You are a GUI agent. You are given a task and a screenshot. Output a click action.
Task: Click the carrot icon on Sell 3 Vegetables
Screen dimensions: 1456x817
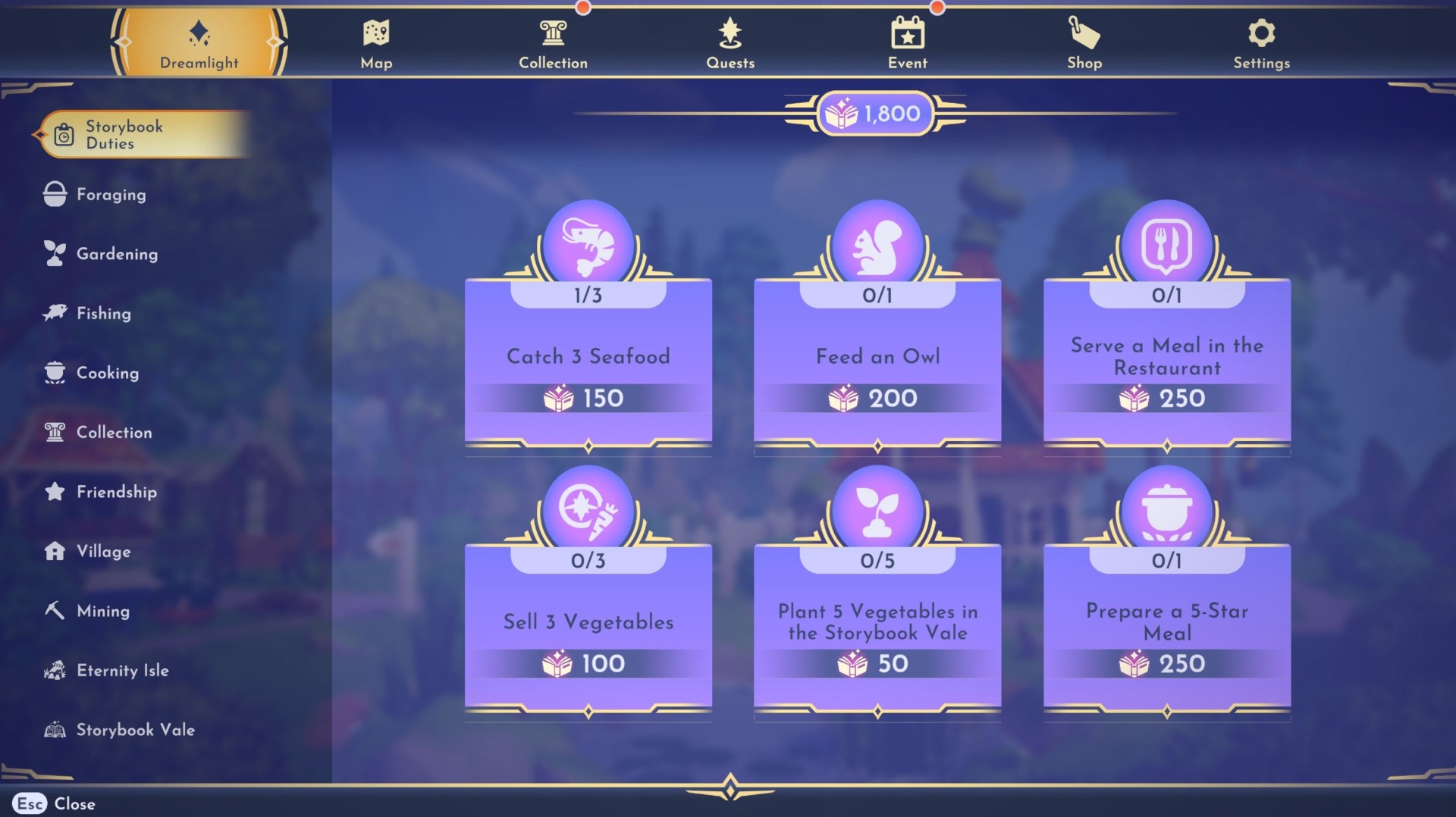tap(588, 508)
